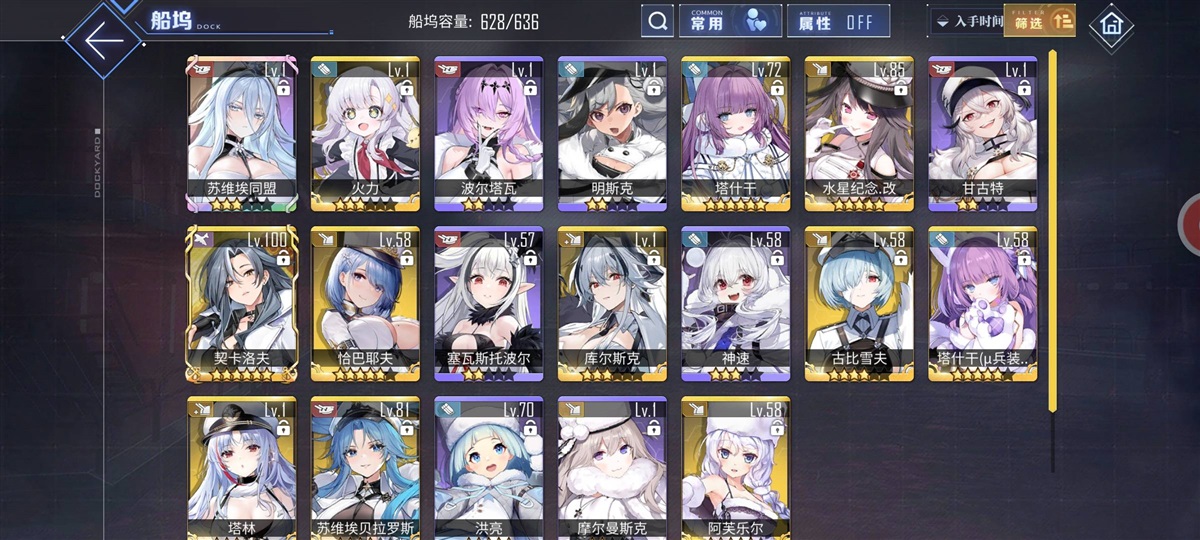Open the magnifier search button
Image resolution: width=1200 pixels, height=540 pixels.
pos(656,21)
